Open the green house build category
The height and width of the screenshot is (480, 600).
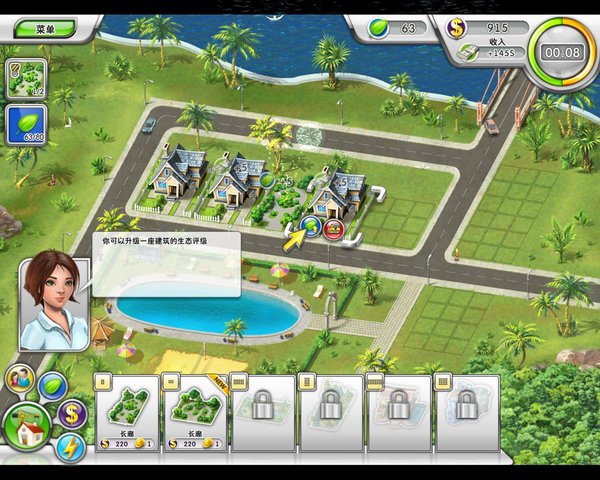click(x=28, y=431)
